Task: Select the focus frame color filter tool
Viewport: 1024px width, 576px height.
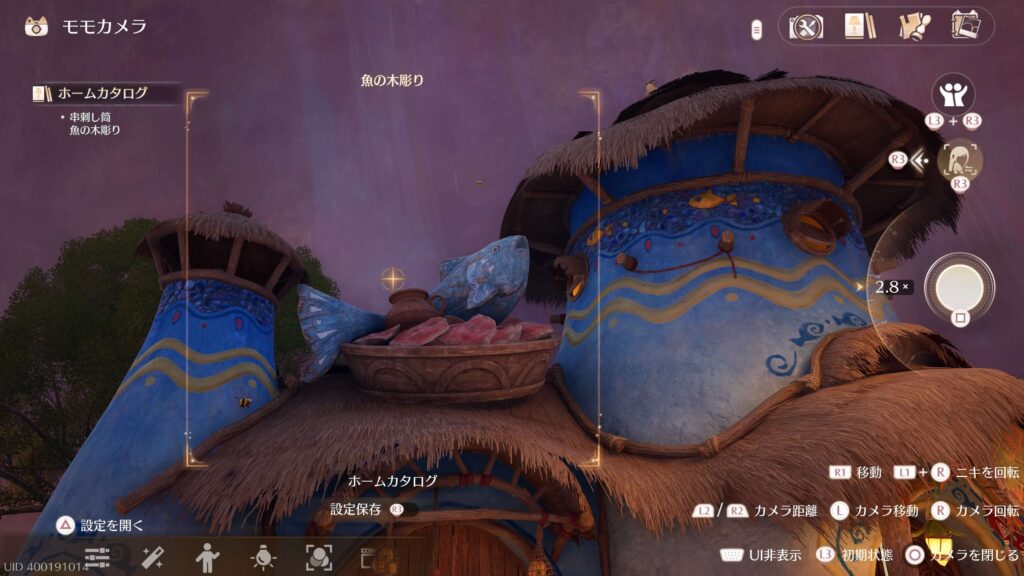Action: [318, 557]
